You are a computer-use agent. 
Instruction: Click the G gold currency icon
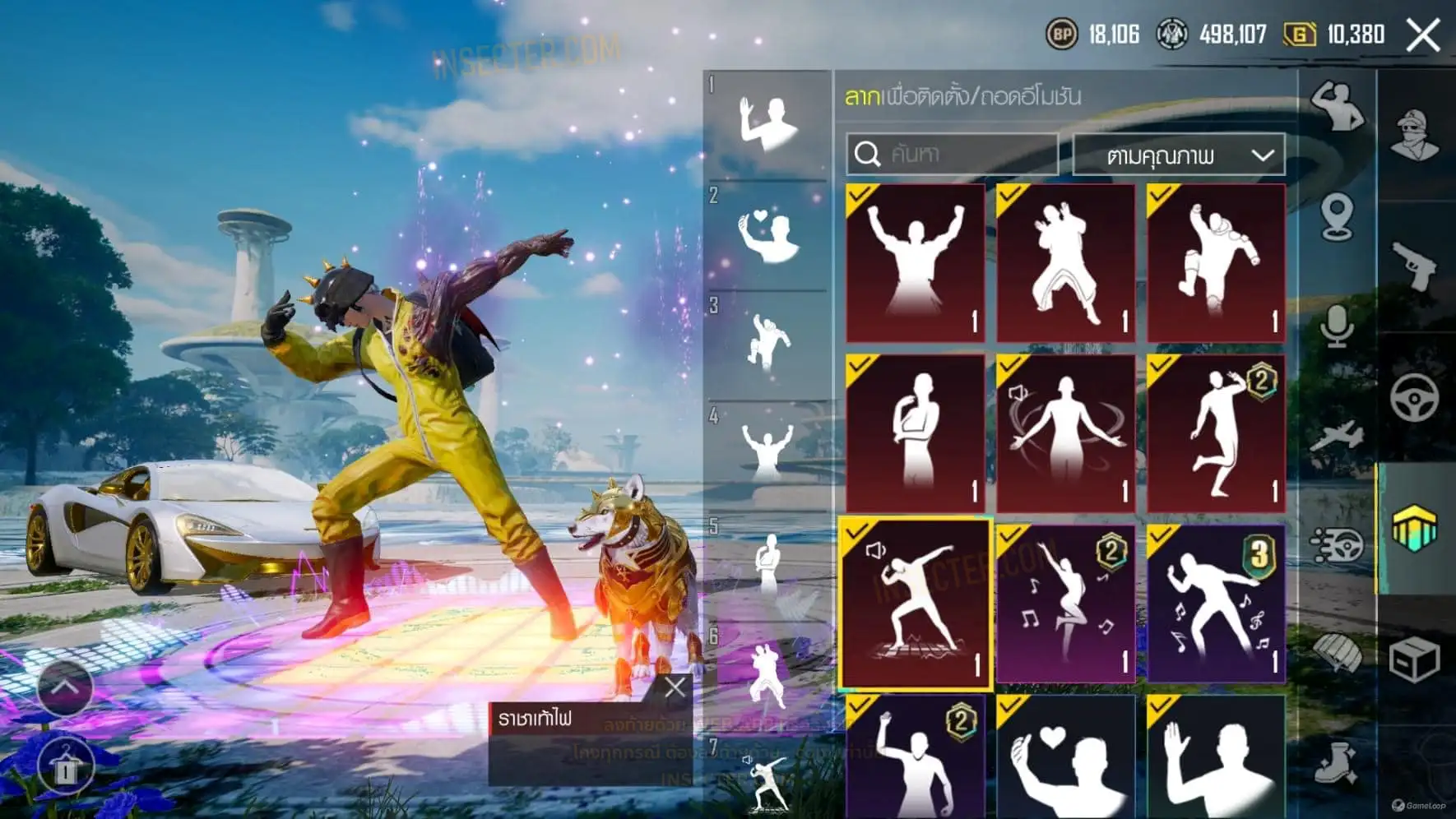click(1300, 35)
